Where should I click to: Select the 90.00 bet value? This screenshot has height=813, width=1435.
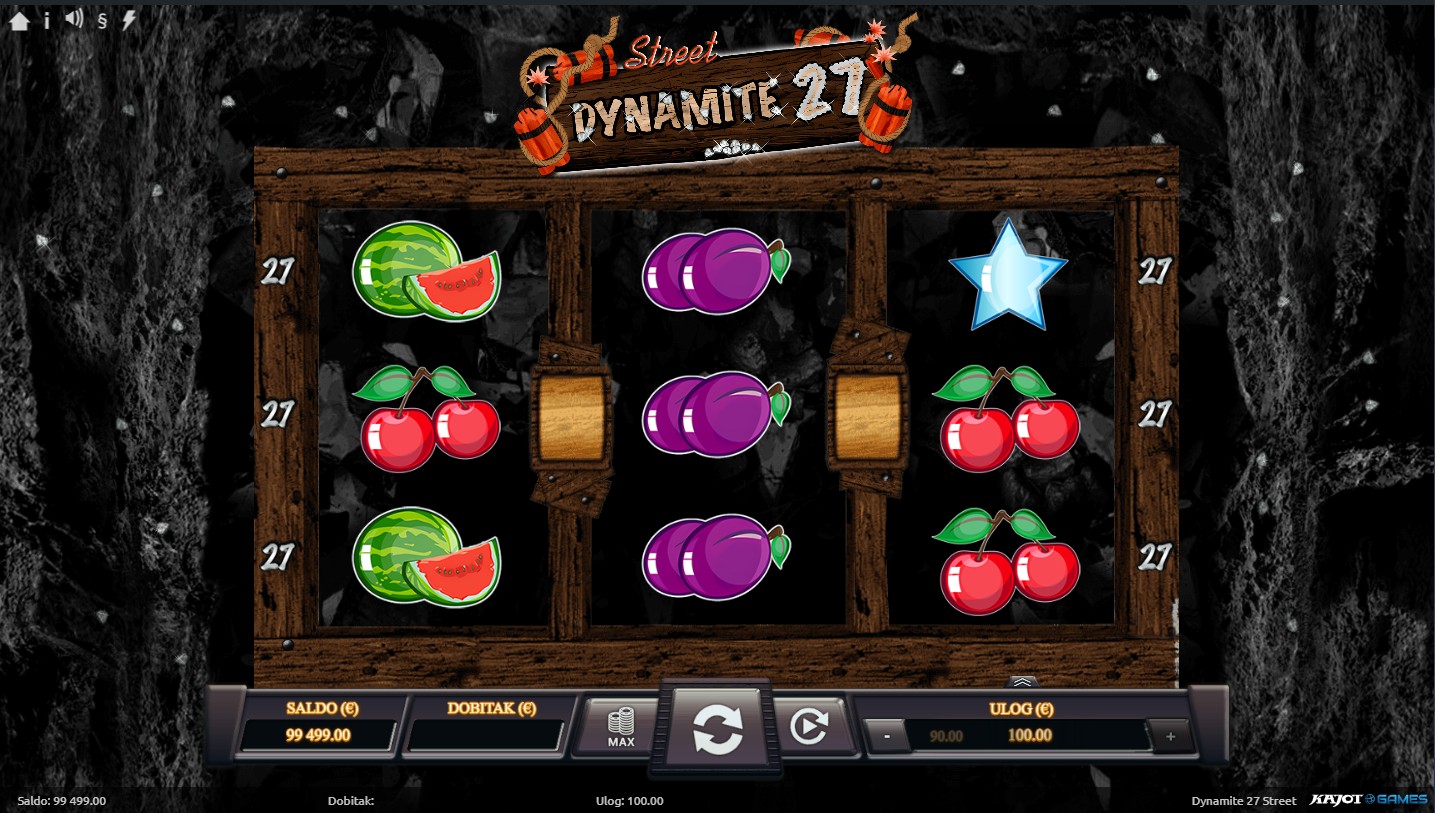point(946,736)
